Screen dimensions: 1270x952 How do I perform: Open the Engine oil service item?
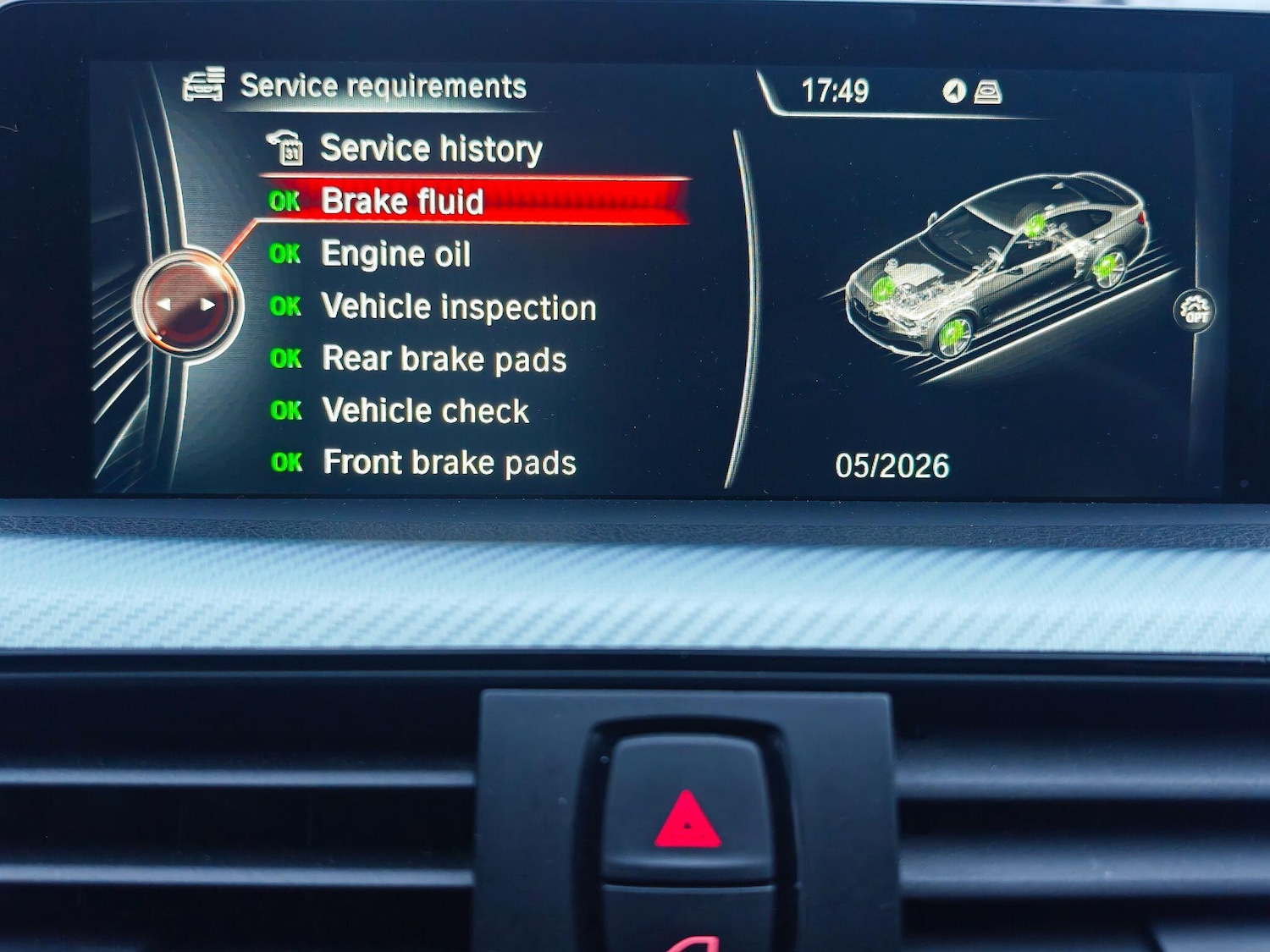395,254
